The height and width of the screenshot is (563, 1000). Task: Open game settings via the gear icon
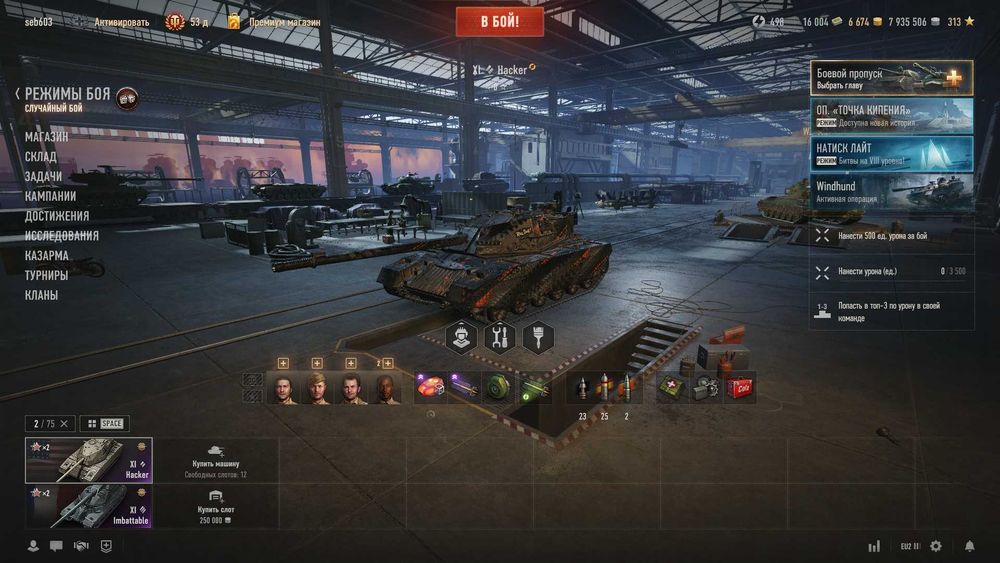pos(936,546)
